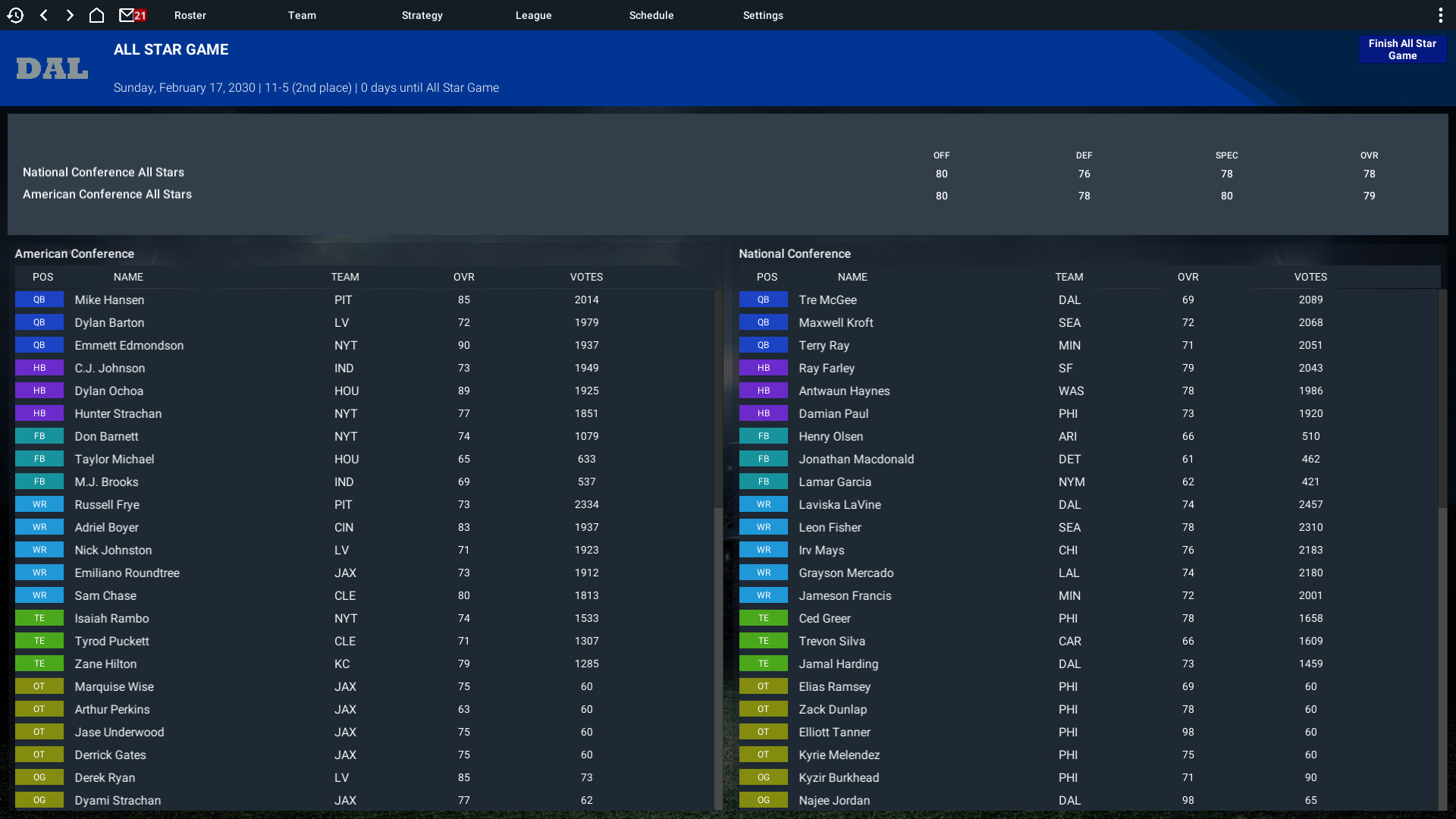Select the TE badge beside Jamal Harding

(x=764, y=664)
